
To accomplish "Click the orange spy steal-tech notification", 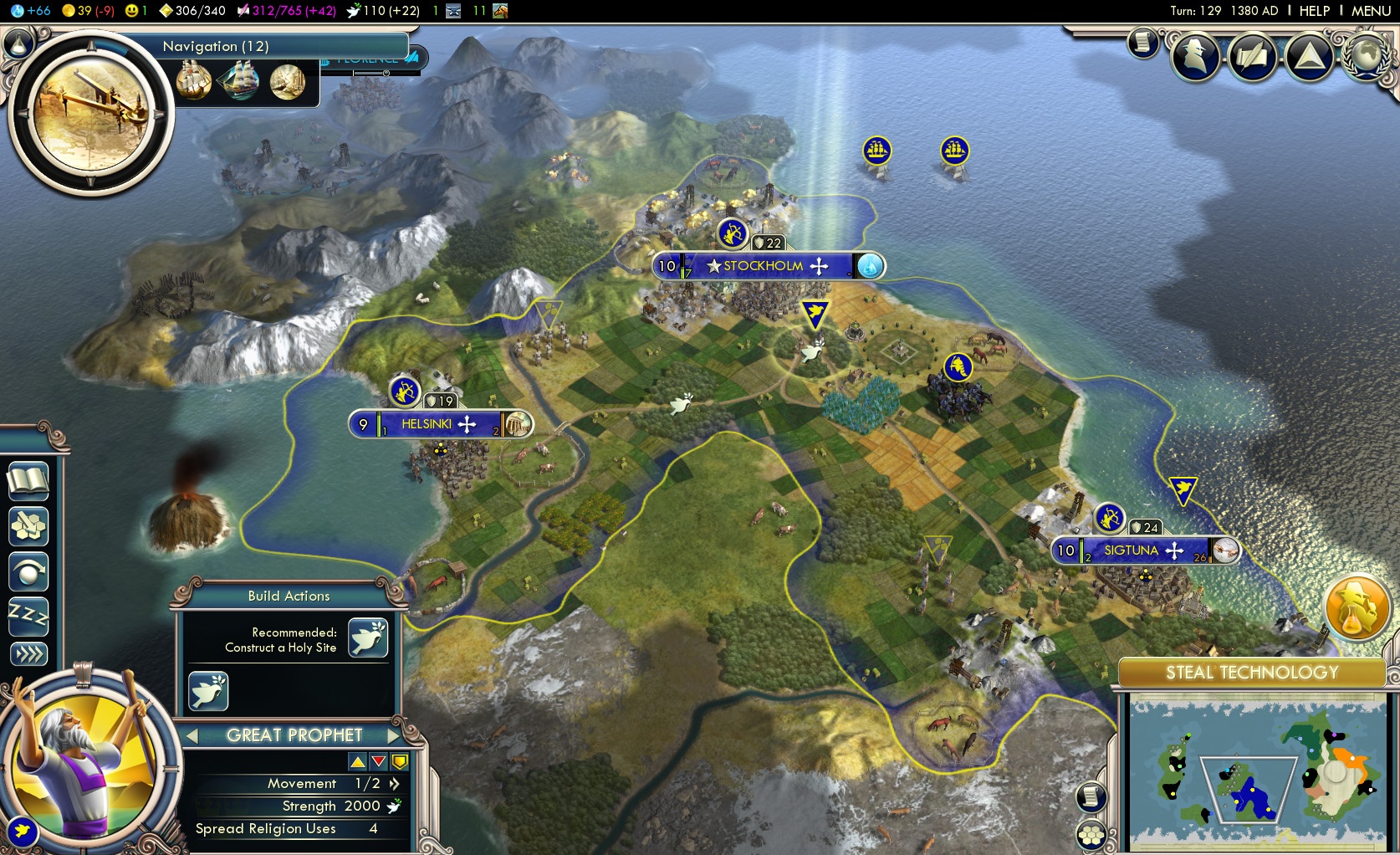I will point(1356,607).
